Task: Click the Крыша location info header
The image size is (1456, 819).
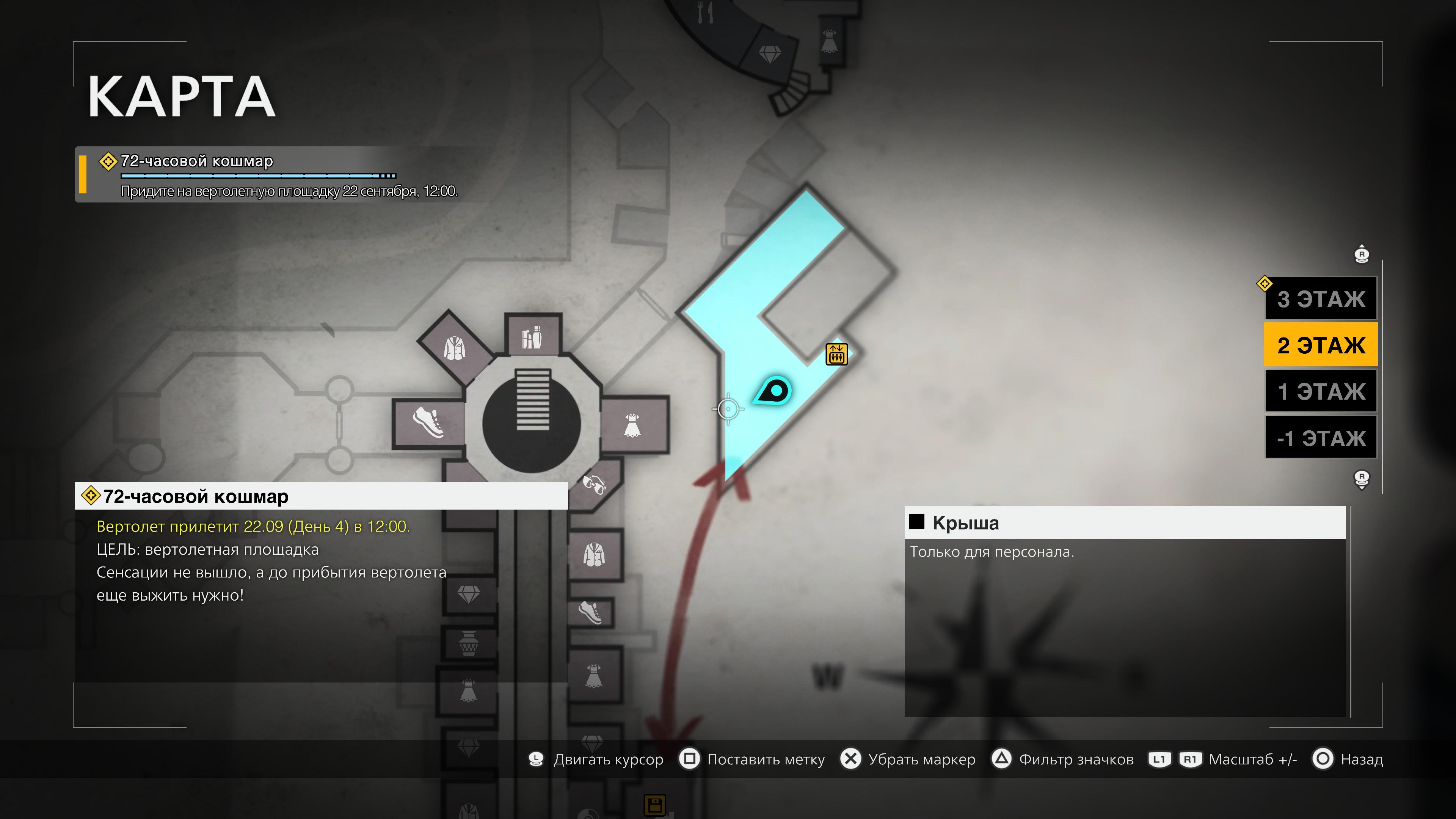Action: click(x=1125, y=523)
